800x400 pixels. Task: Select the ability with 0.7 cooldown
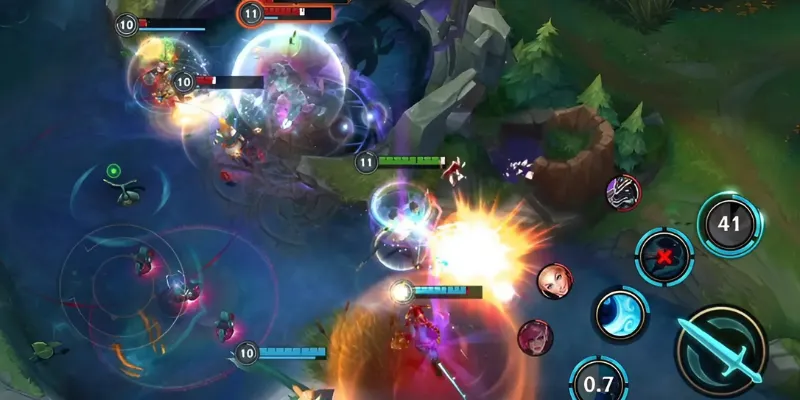[598, 382]
